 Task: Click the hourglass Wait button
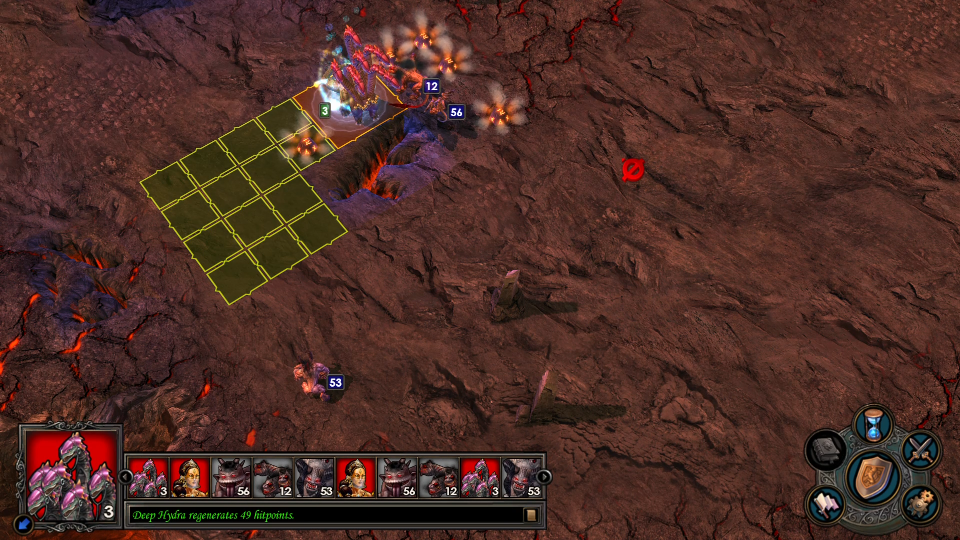point(873,424)
